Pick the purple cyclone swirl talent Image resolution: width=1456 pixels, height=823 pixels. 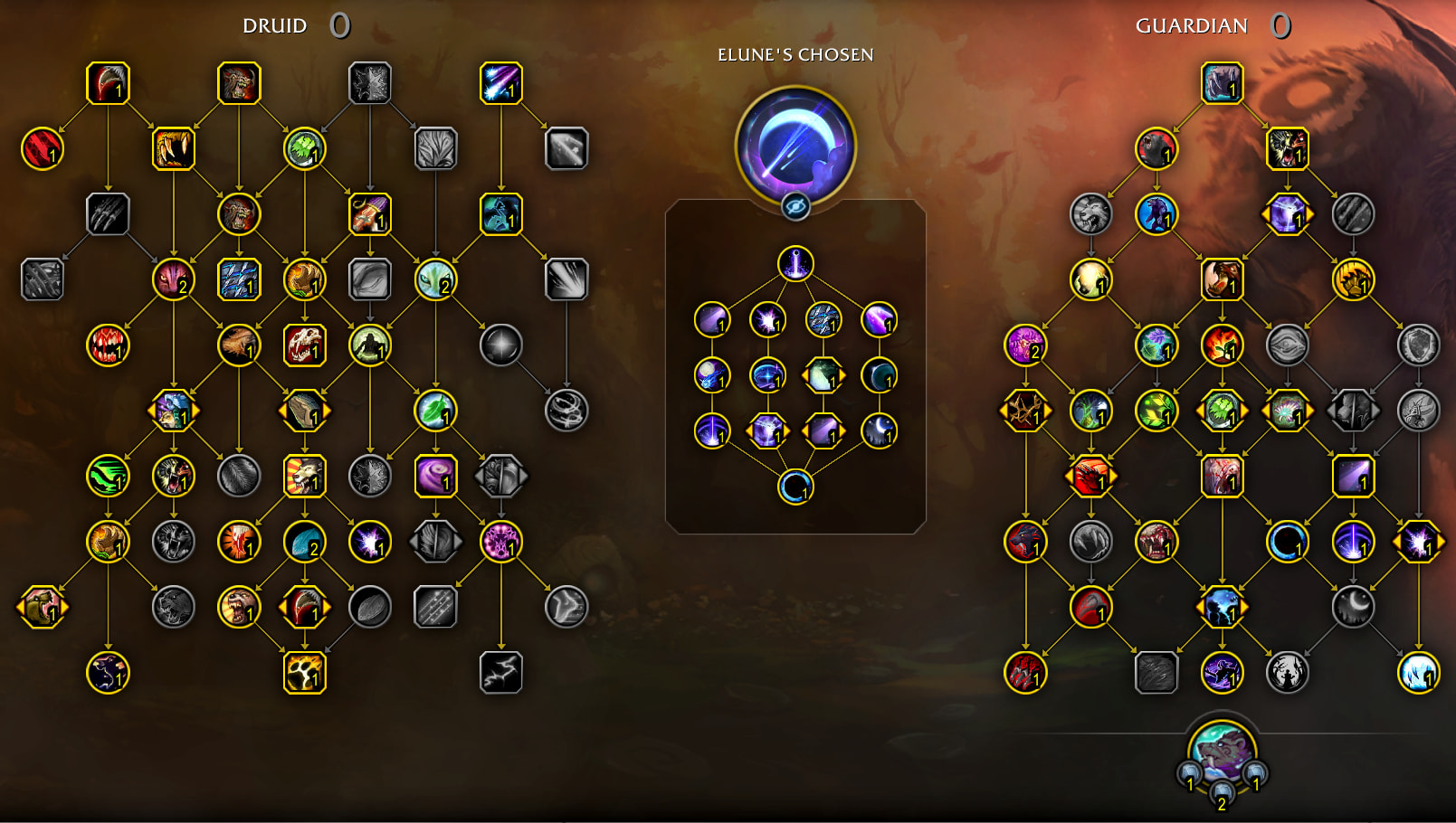pyautogui.click(x=435, y=476)
